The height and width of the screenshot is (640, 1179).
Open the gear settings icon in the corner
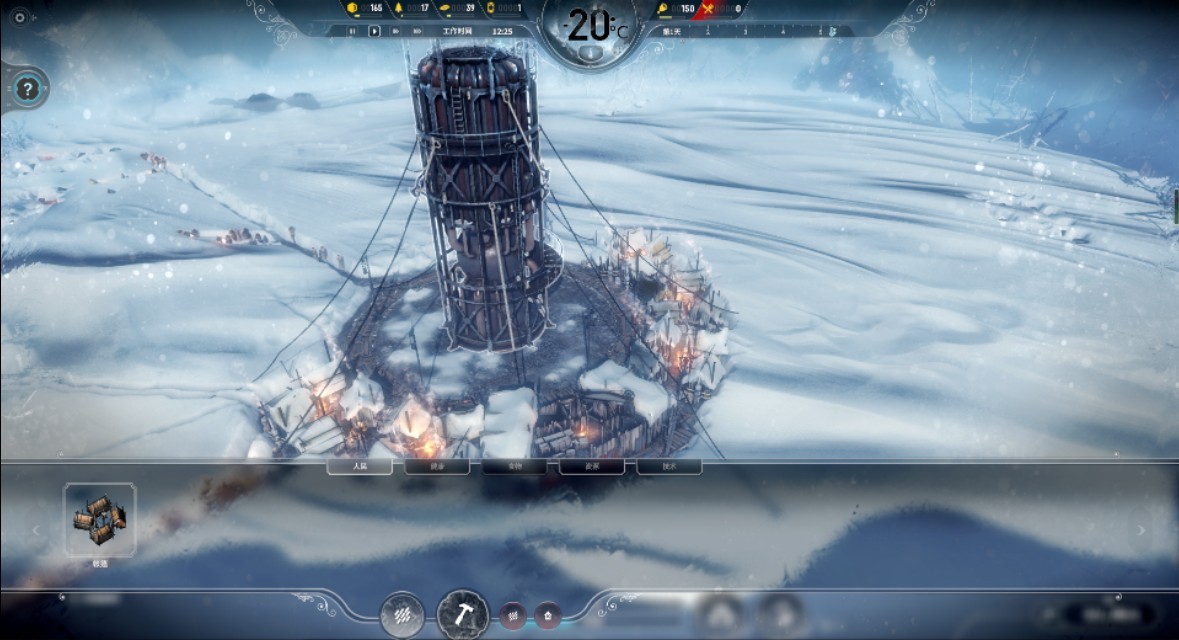(x=19, y=17)
